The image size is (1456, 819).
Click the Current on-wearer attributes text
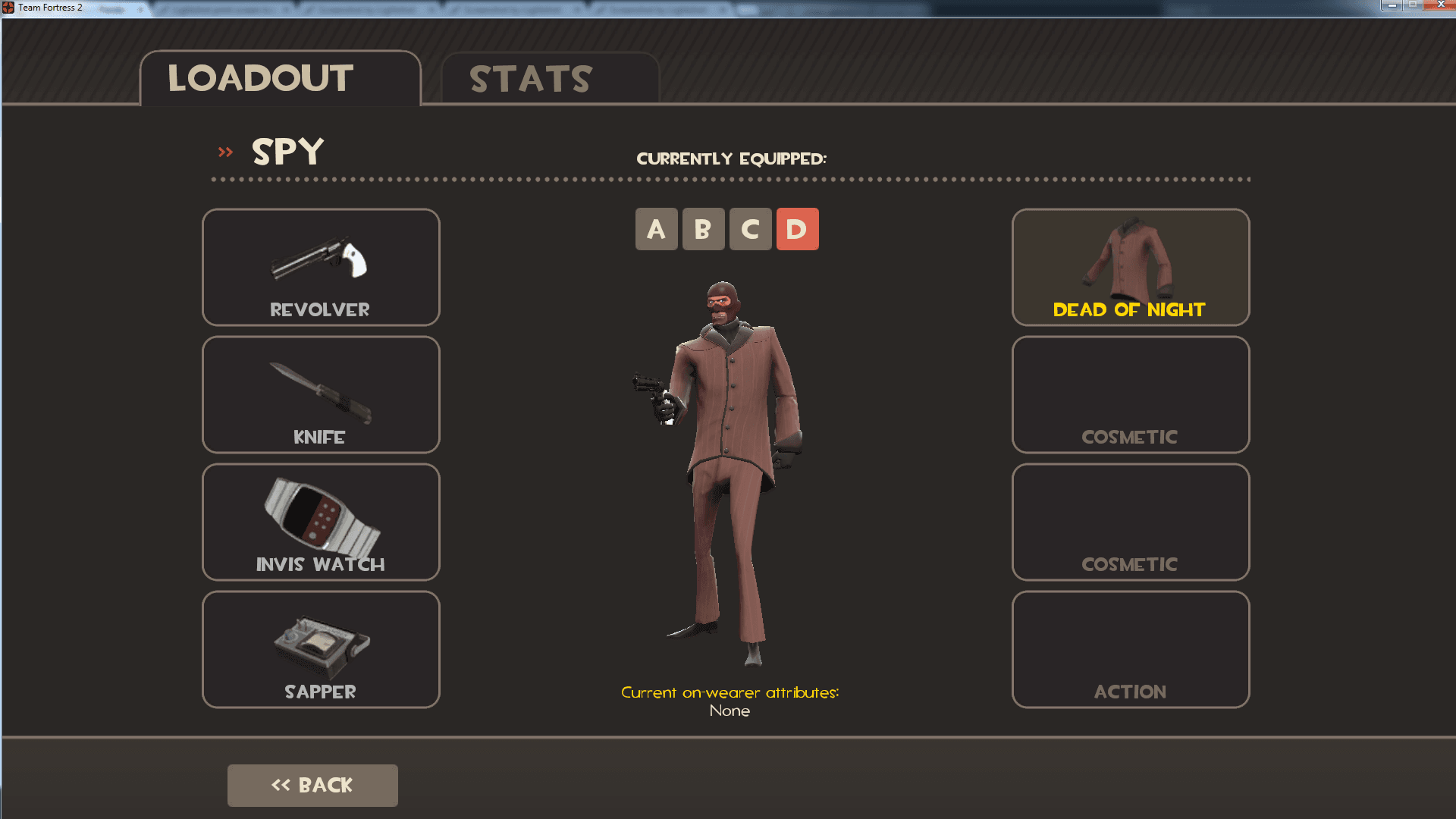point(730,692)
